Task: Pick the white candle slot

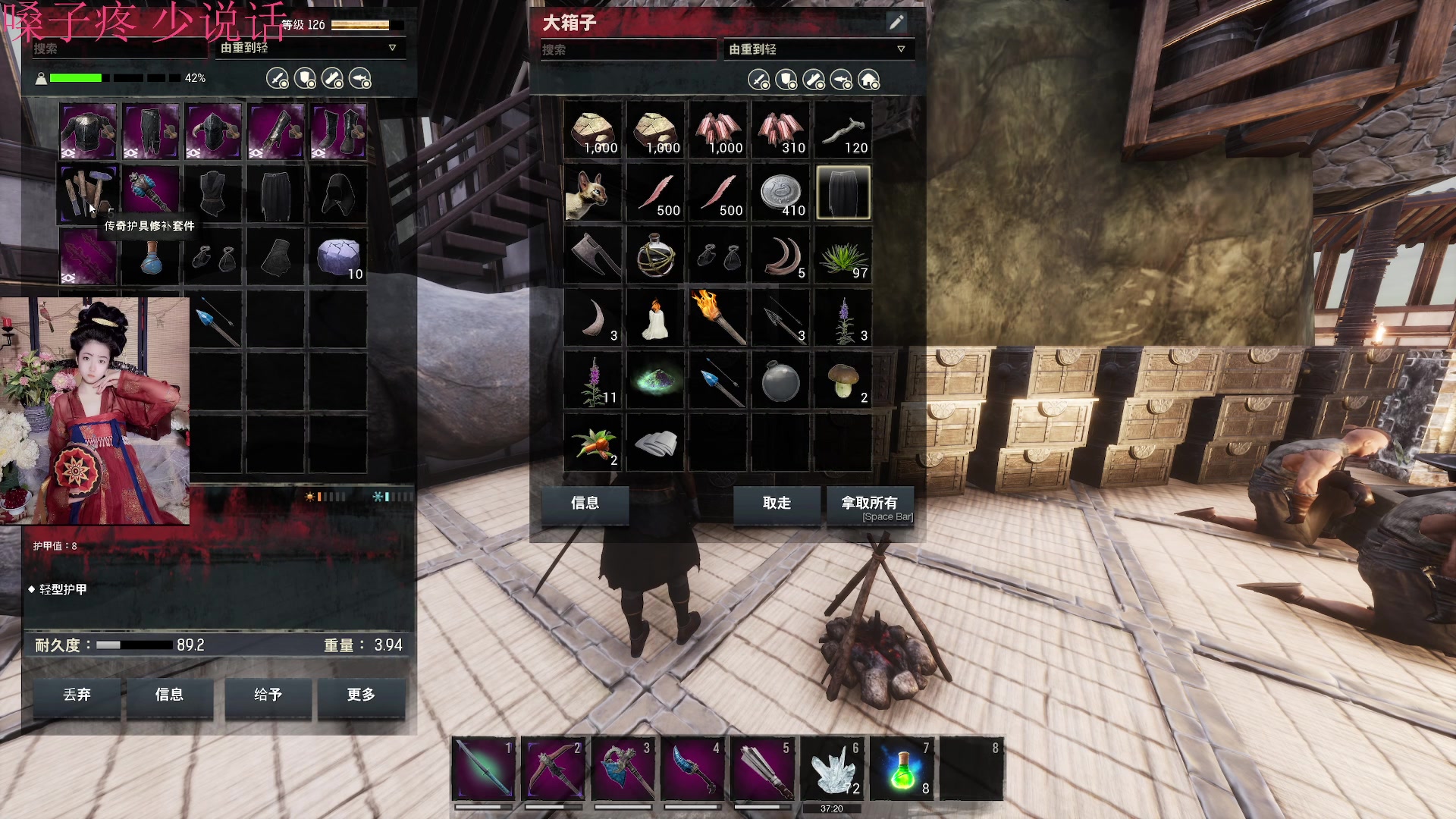Action: 655,318
